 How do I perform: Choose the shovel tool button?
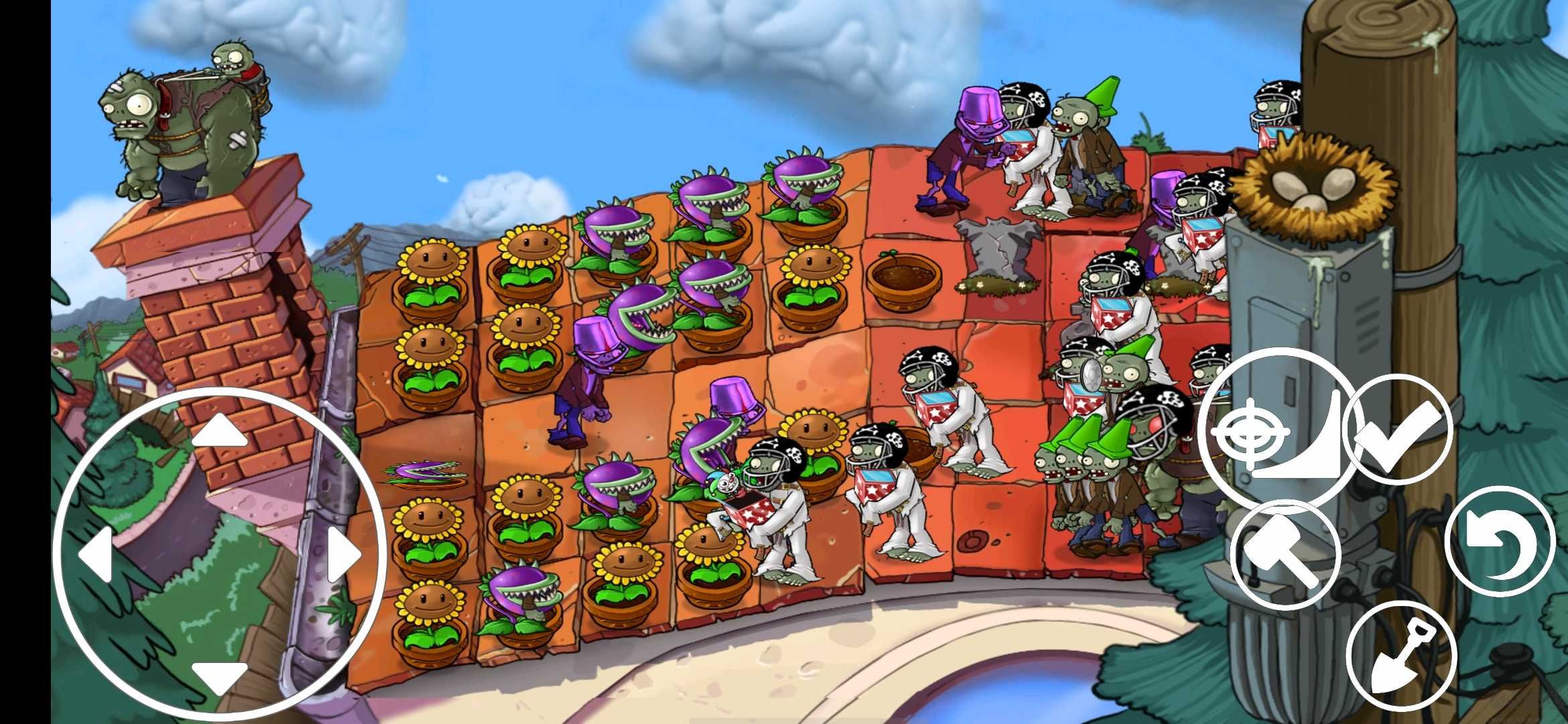(x=1401, y=657)
